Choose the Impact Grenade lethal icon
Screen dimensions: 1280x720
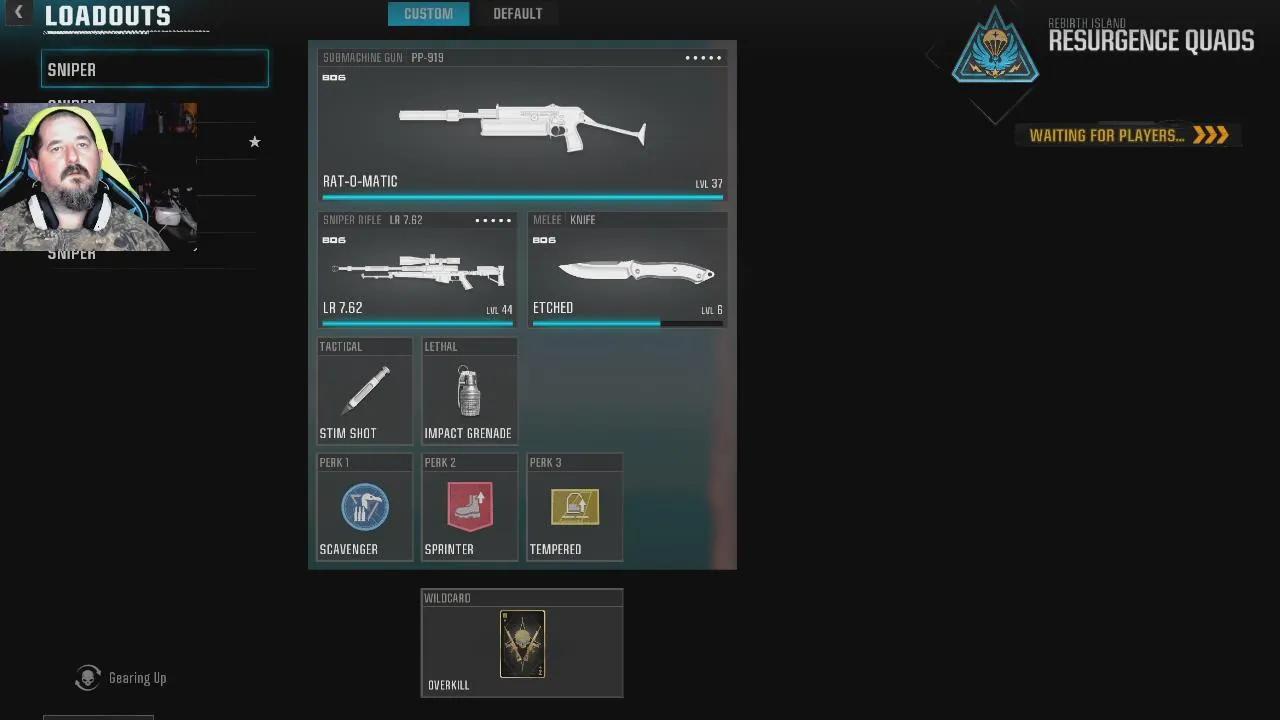(469, 390)
